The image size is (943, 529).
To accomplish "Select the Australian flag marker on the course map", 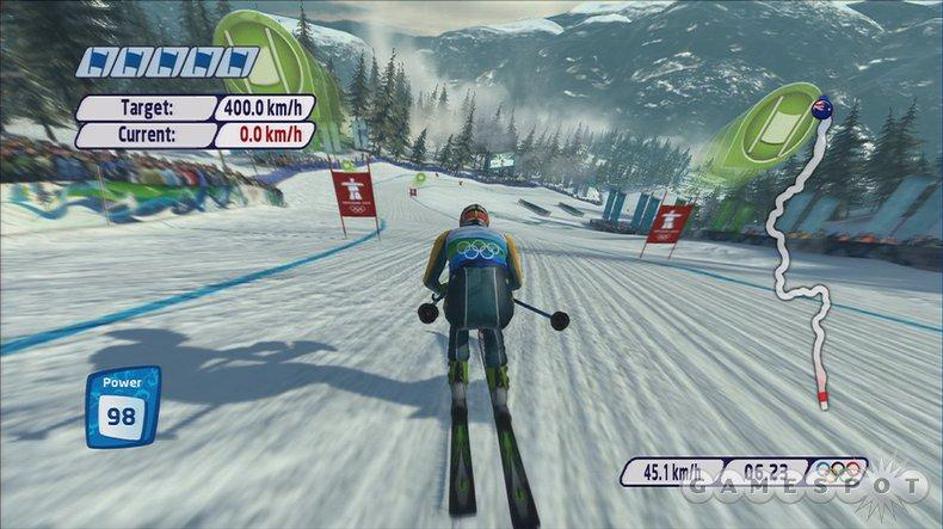I will [x=822, y=107].
